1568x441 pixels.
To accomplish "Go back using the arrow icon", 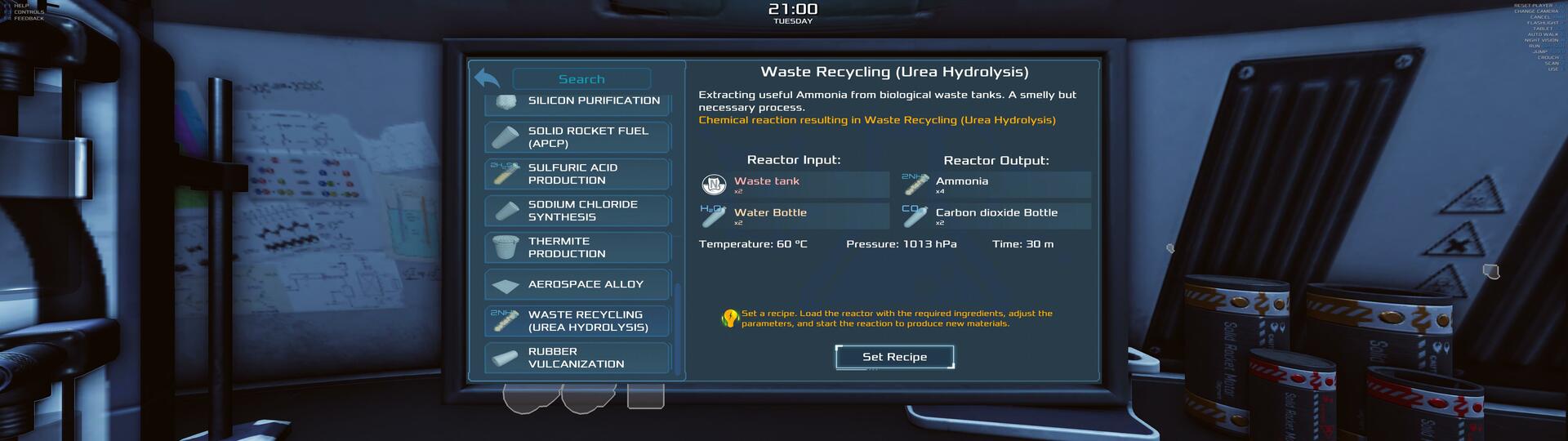I will pyautogui.click(x=487, y=78).
